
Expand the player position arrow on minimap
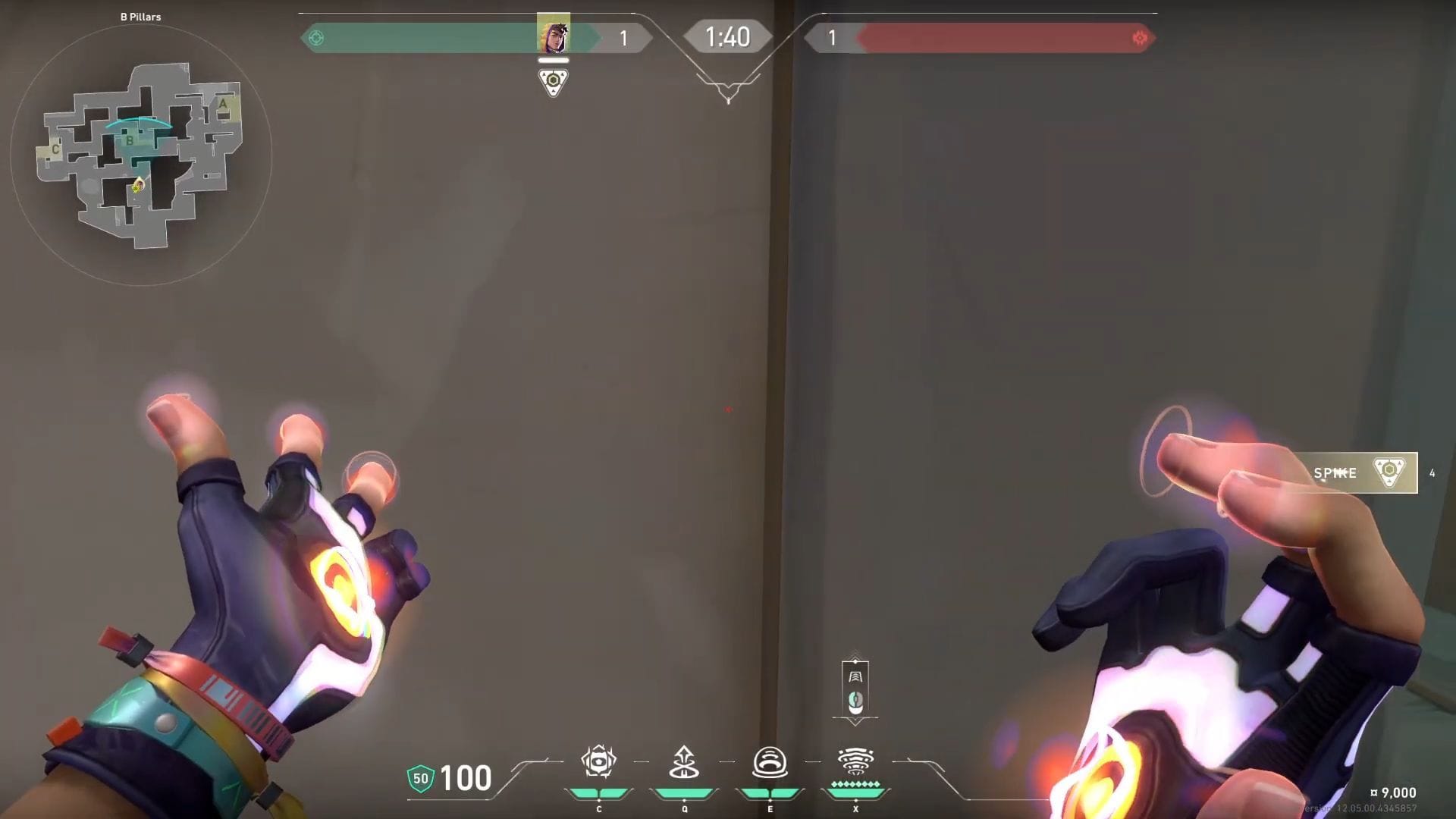139,184
